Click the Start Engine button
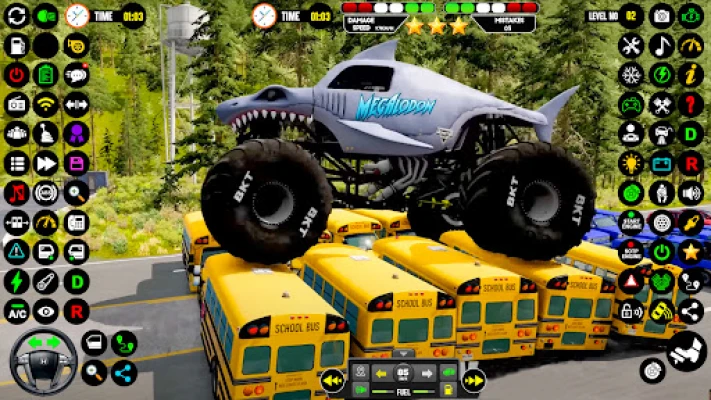 [x=631, y=222]
